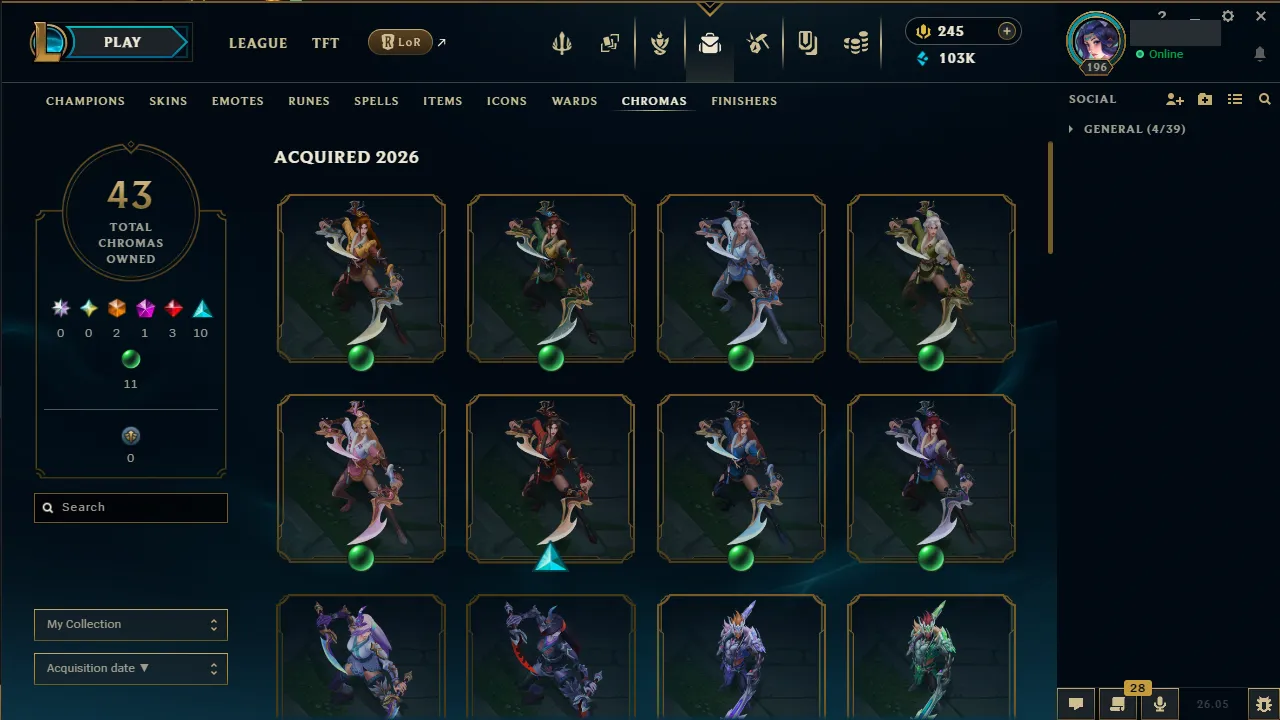Open the Loot pickaxe icon

tap(758, 42)
